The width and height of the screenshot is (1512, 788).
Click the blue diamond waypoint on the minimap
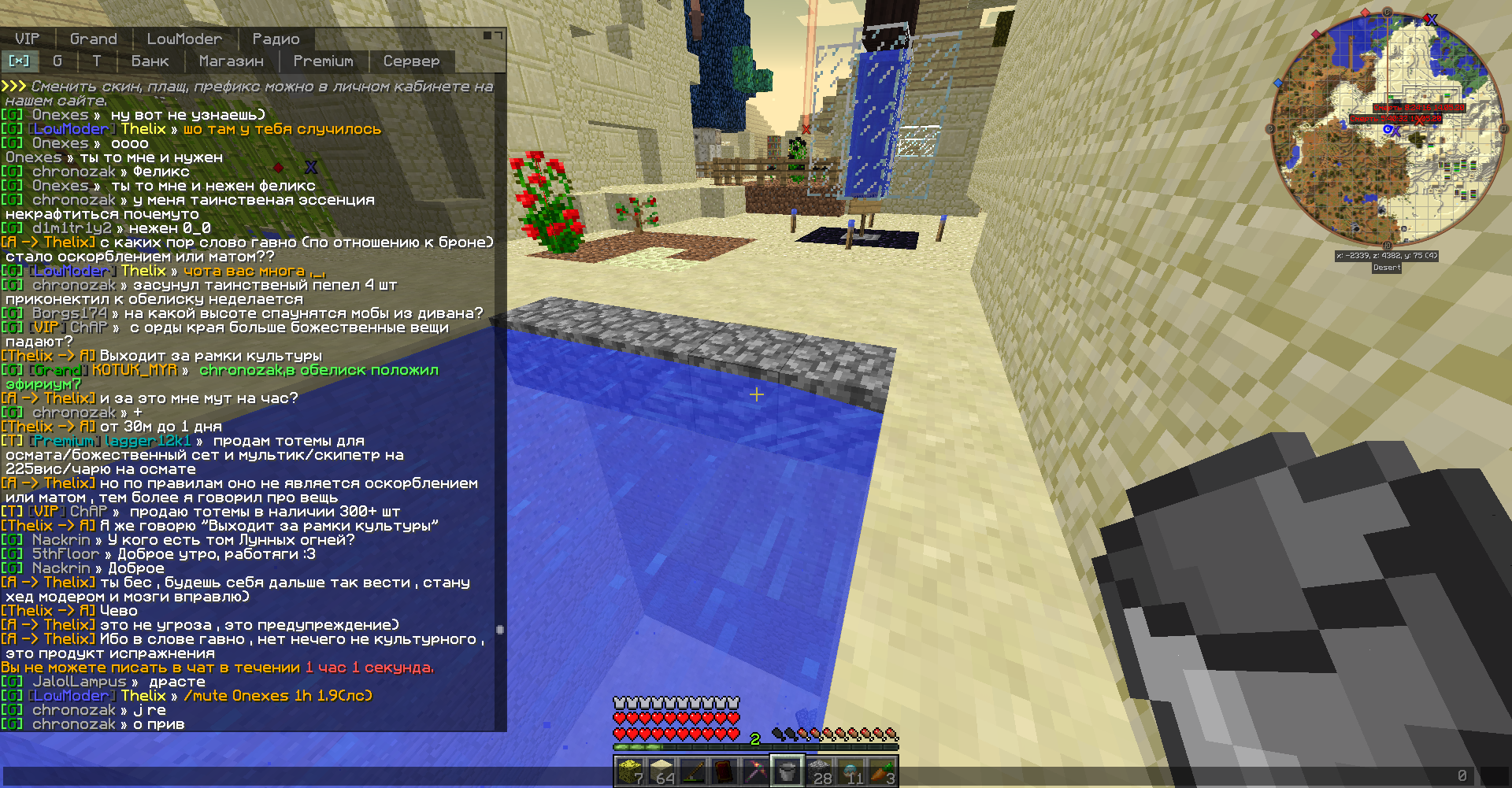click(1278, 82)
